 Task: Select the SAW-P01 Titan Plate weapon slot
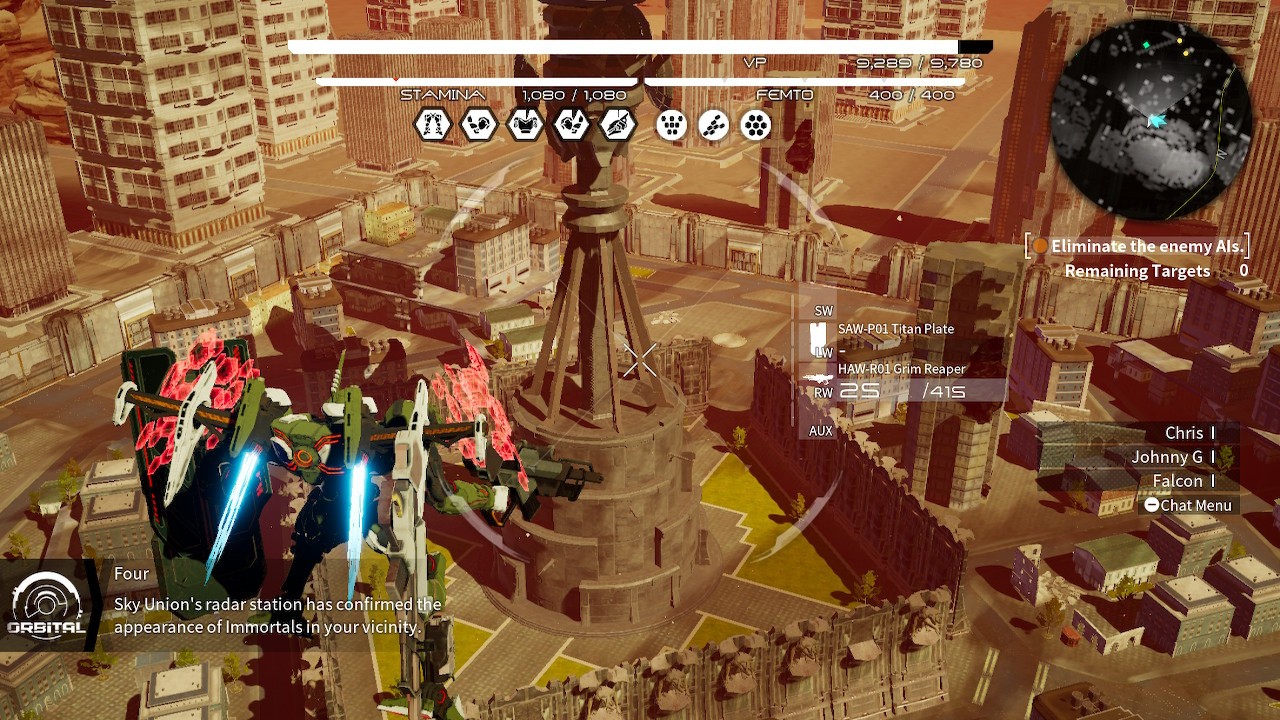895,329
